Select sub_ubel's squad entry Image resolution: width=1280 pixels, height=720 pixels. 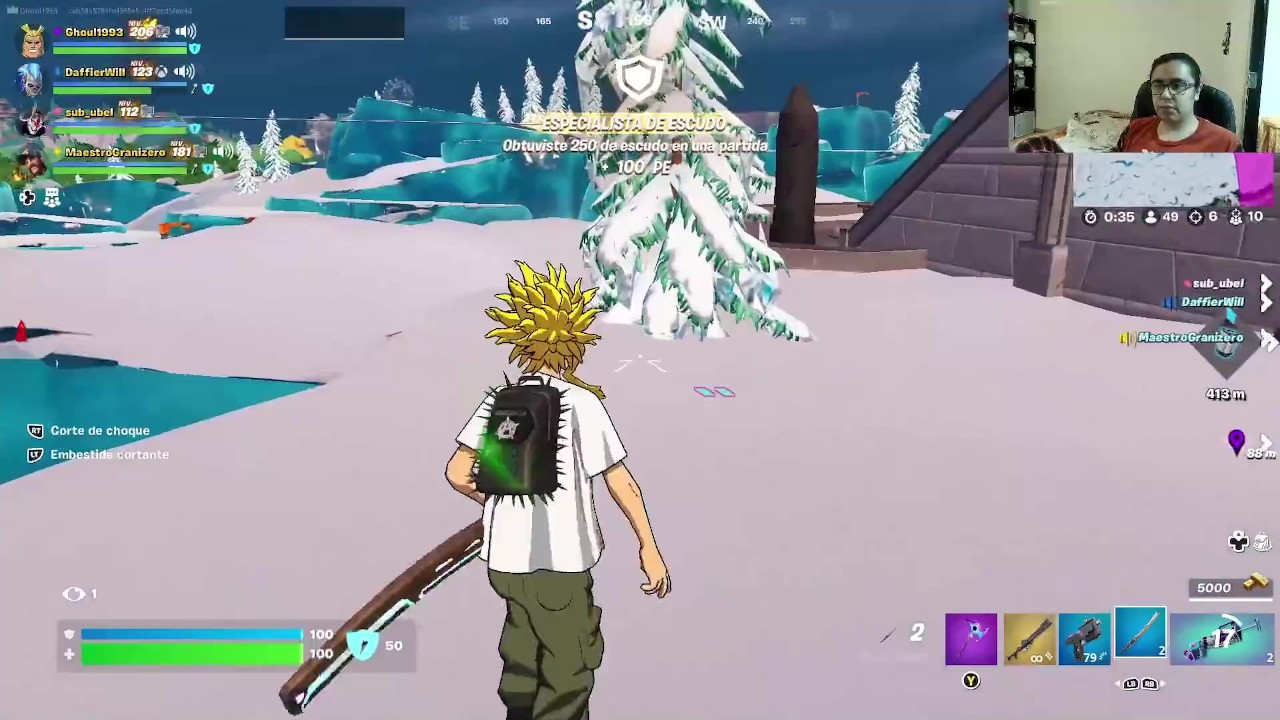88,112
